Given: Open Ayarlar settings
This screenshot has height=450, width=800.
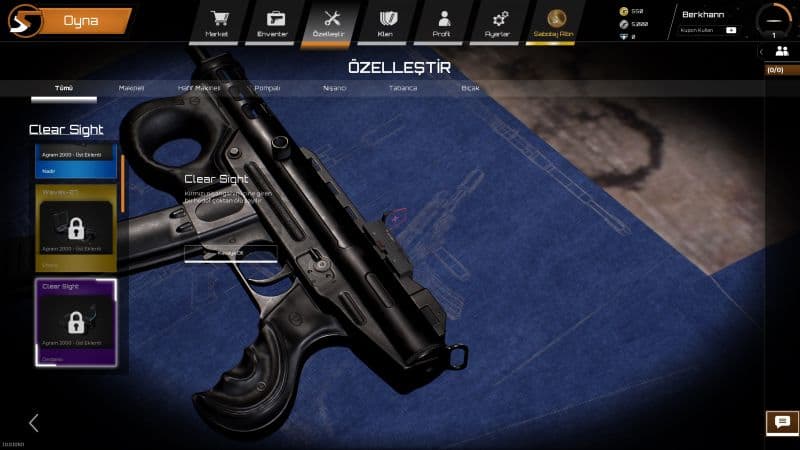Looking at the screenshot, I should click(x=499, y=21).
